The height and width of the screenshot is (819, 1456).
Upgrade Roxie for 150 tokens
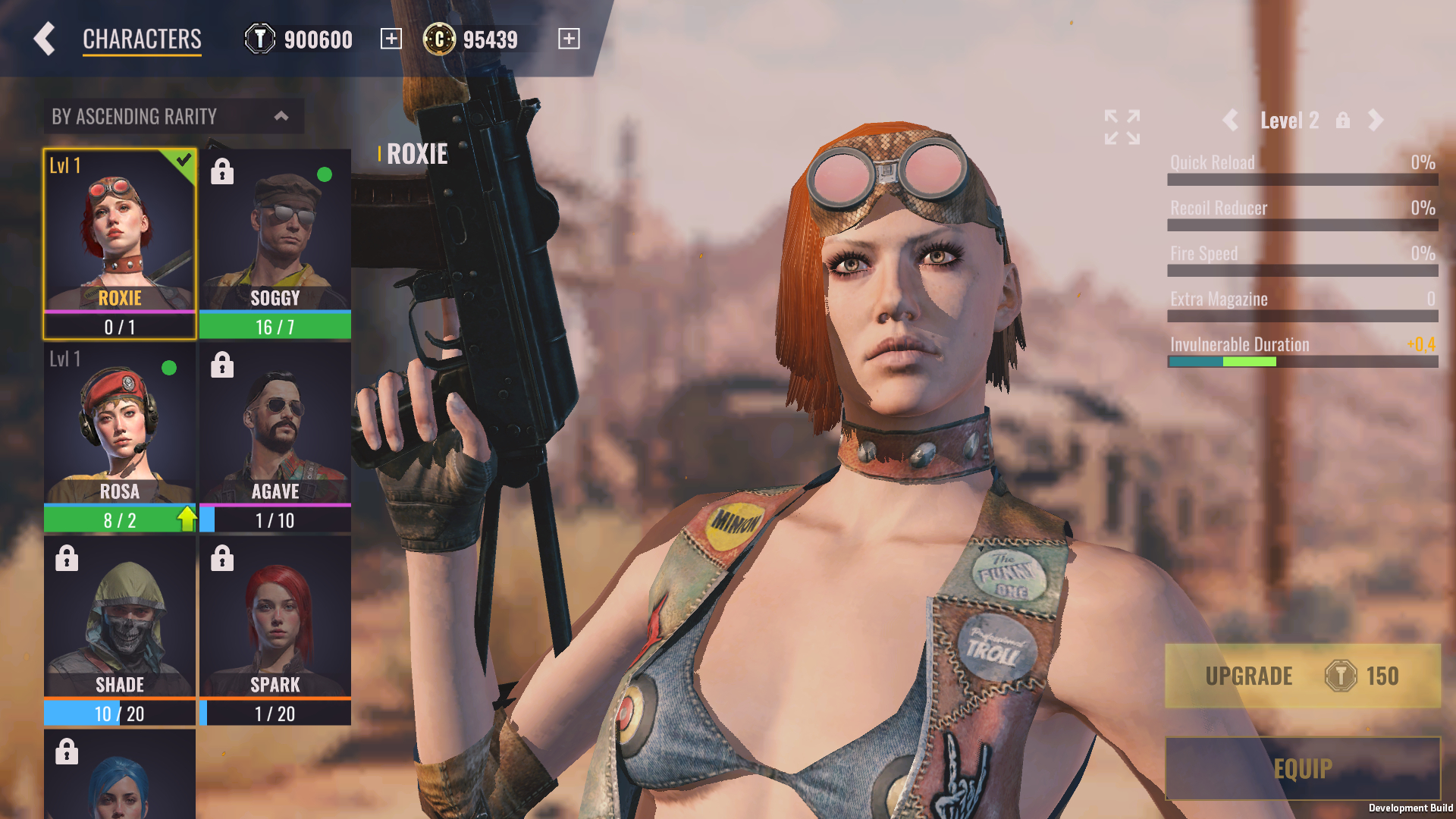[1302, 676]
